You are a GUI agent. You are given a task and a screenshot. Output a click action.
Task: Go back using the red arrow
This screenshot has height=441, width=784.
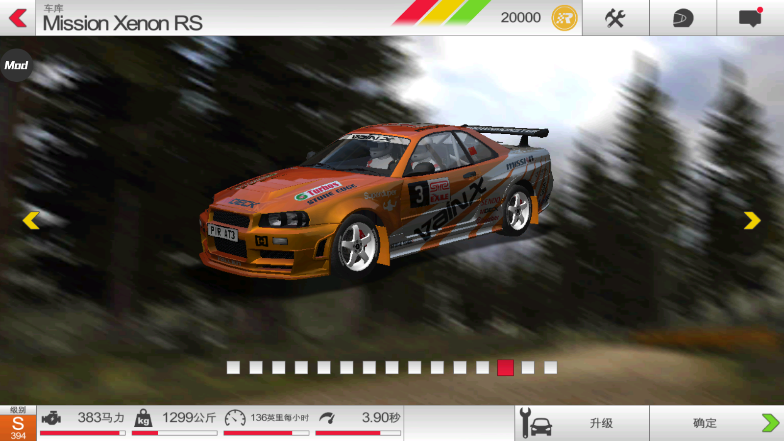coord(17,17)
